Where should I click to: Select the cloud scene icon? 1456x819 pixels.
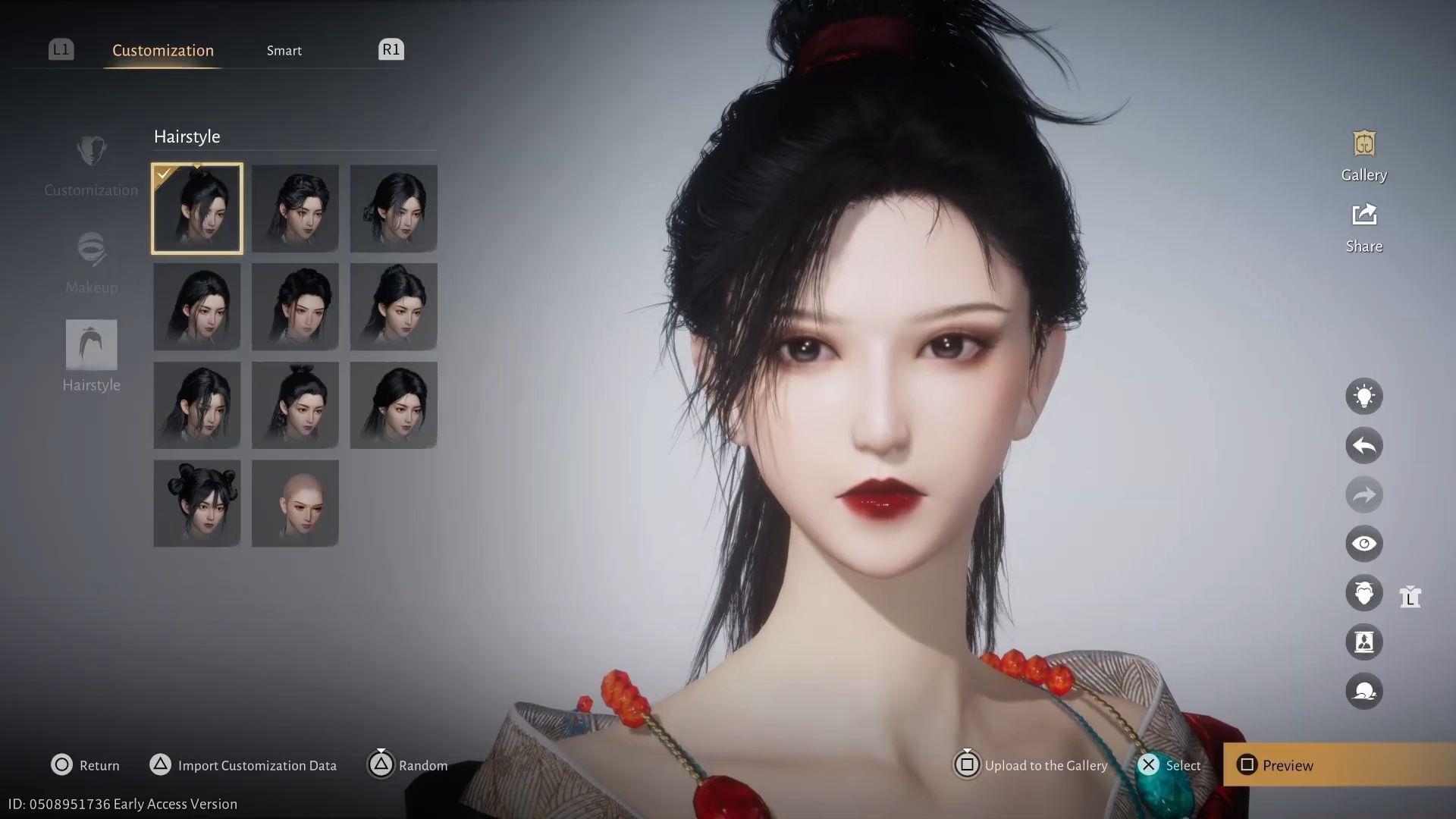pyautogui.click(x=1363, y=691)
